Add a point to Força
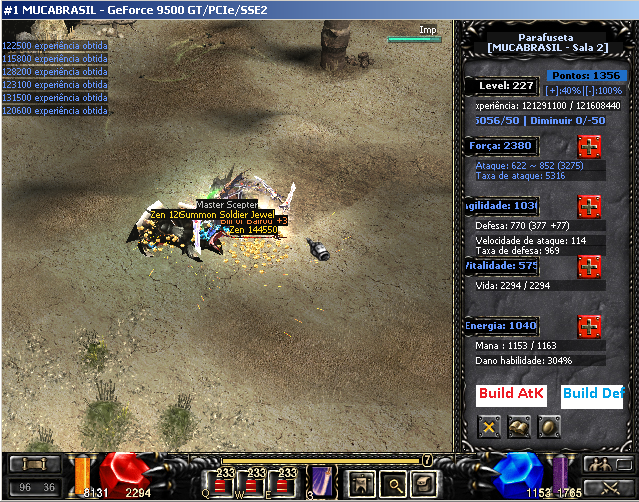 tap(590, 146)
